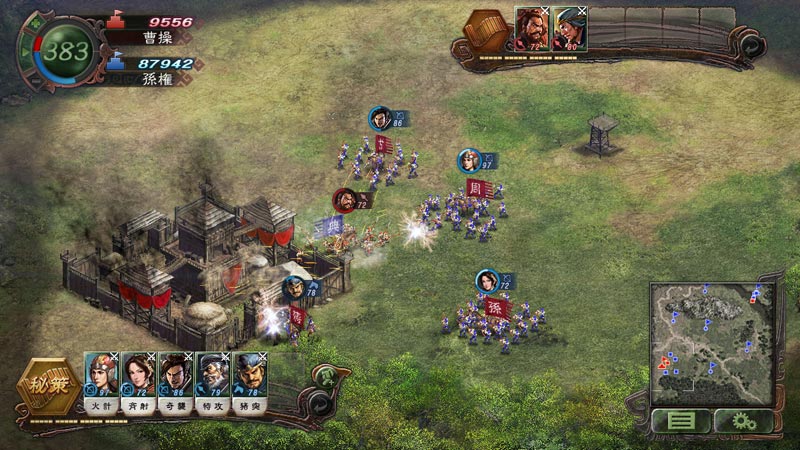Screen dimensions: 800x450
Task: Select the enemy officer with teal headwrap
Action: (569, 26)
